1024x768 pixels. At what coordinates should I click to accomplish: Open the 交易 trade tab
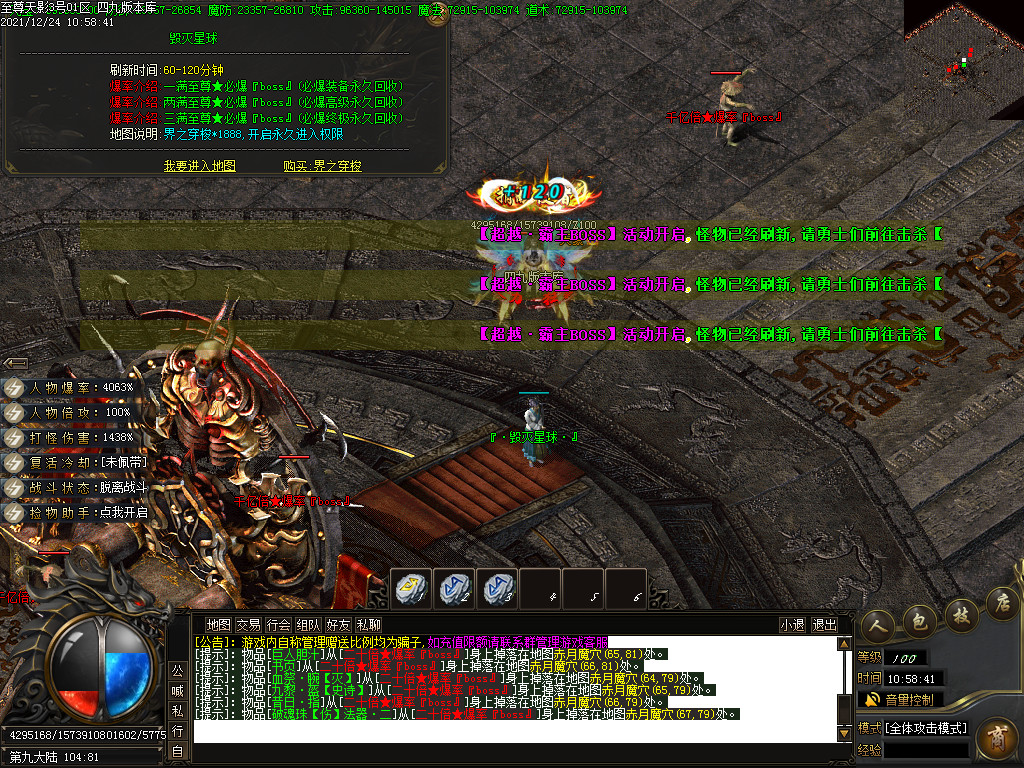248,625
